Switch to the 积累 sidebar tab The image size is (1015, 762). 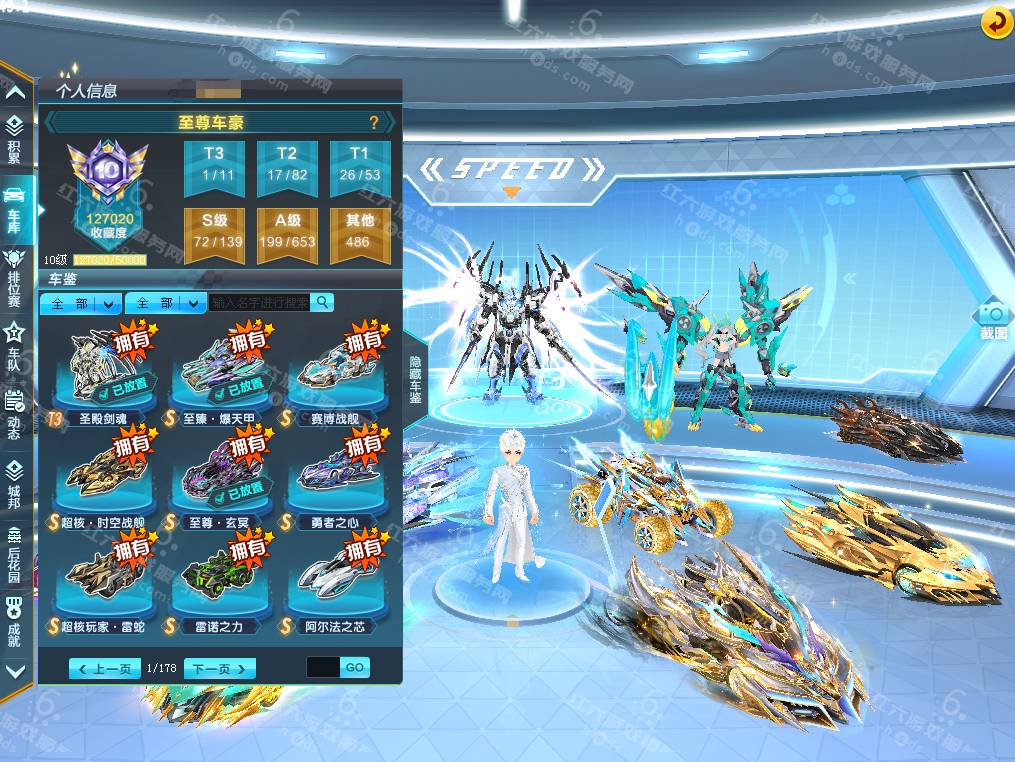[15, 137]
